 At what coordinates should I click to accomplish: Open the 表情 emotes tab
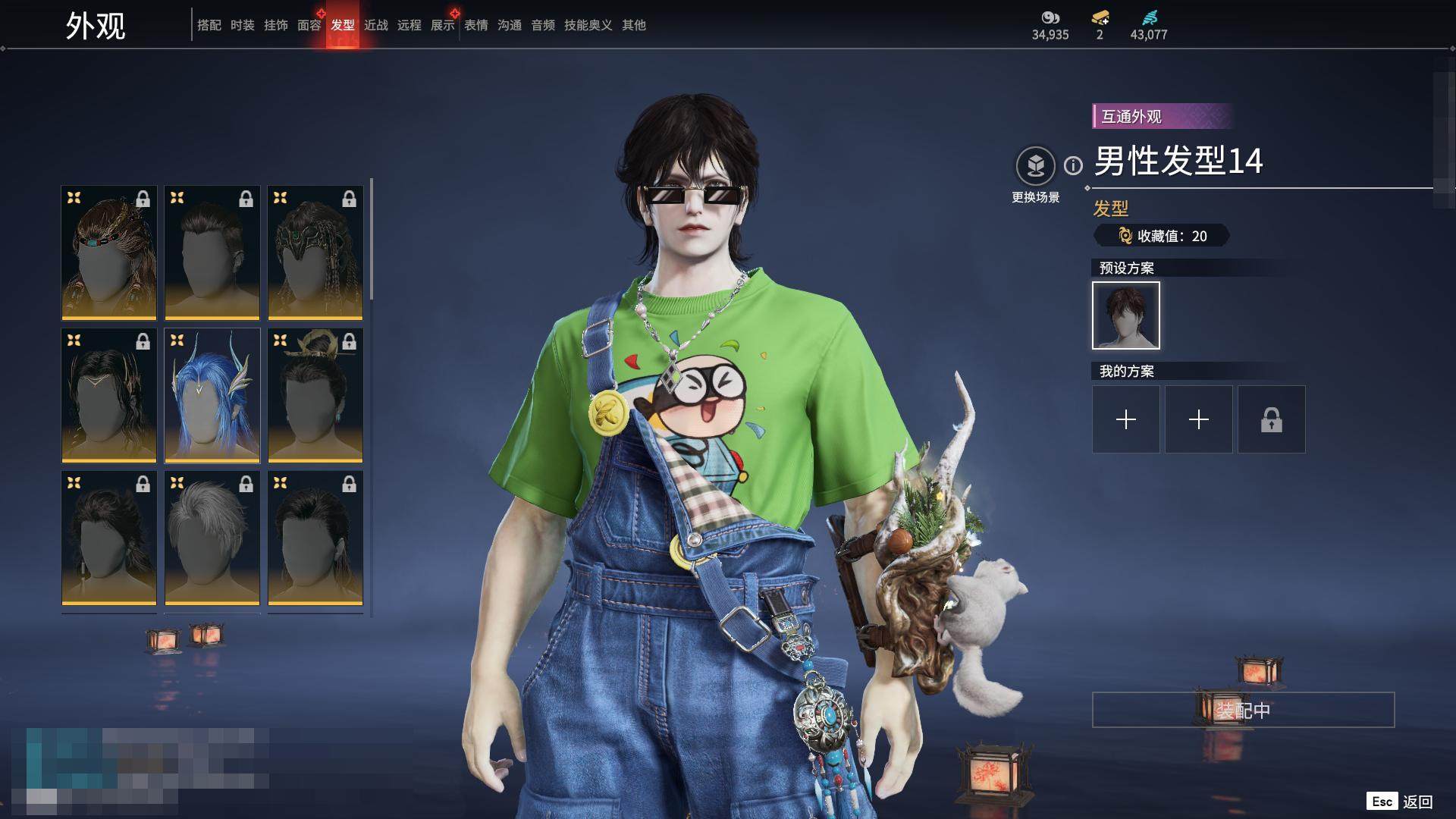coord(476,25)
